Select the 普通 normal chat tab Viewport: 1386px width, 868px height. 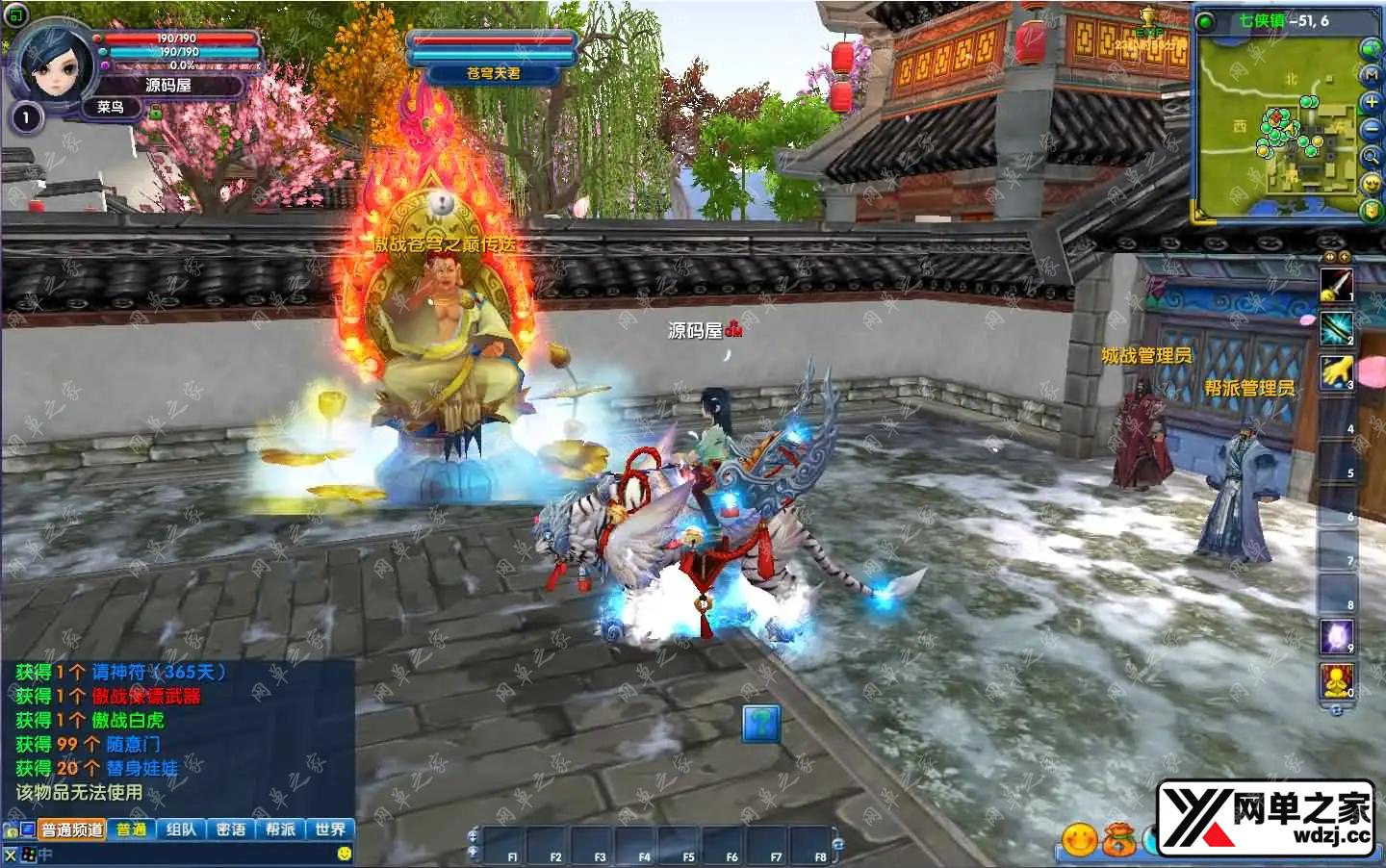tap(132, 830)
